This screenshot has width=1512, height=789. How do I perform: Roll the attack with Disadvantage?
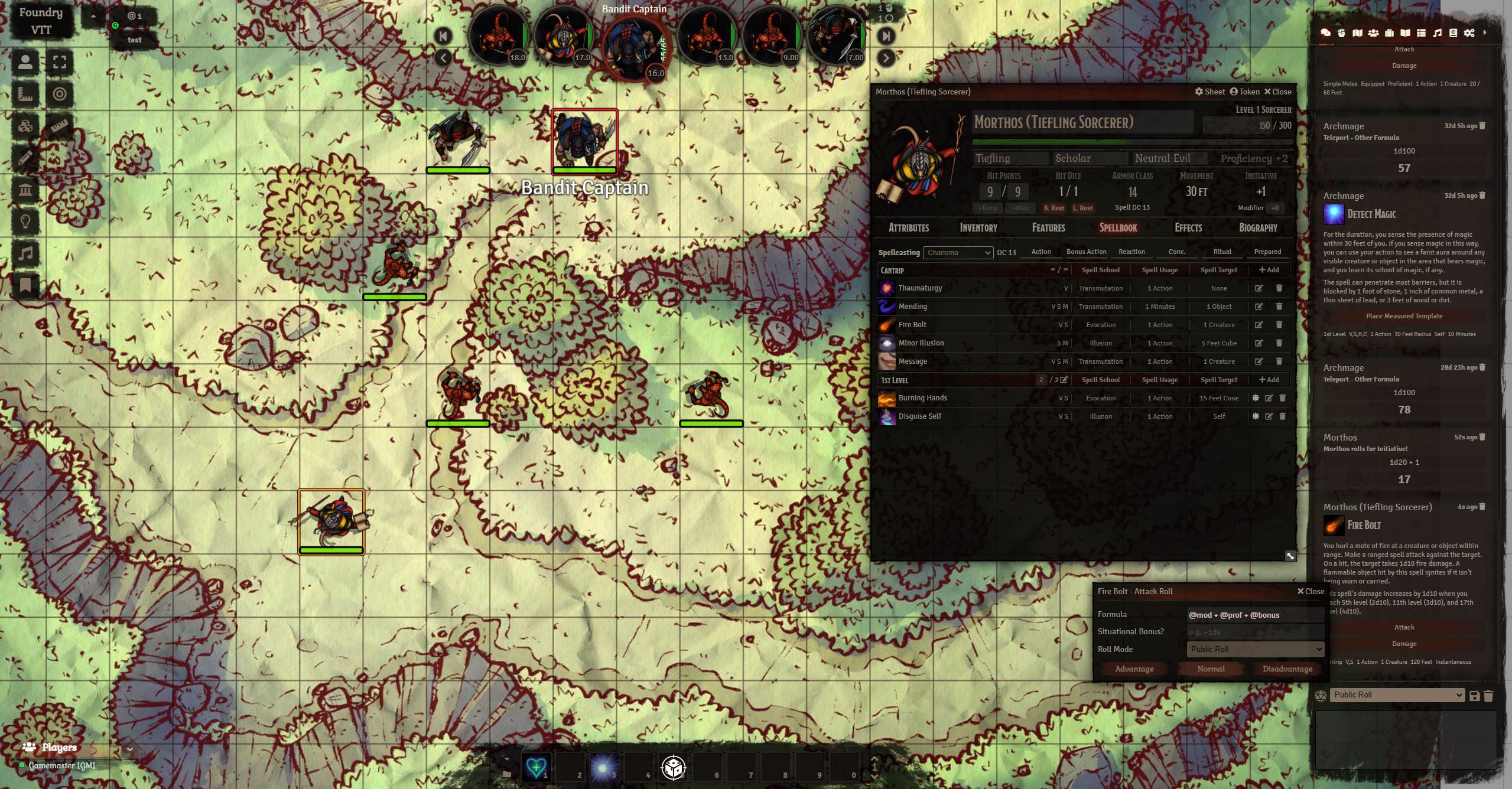1287,669
